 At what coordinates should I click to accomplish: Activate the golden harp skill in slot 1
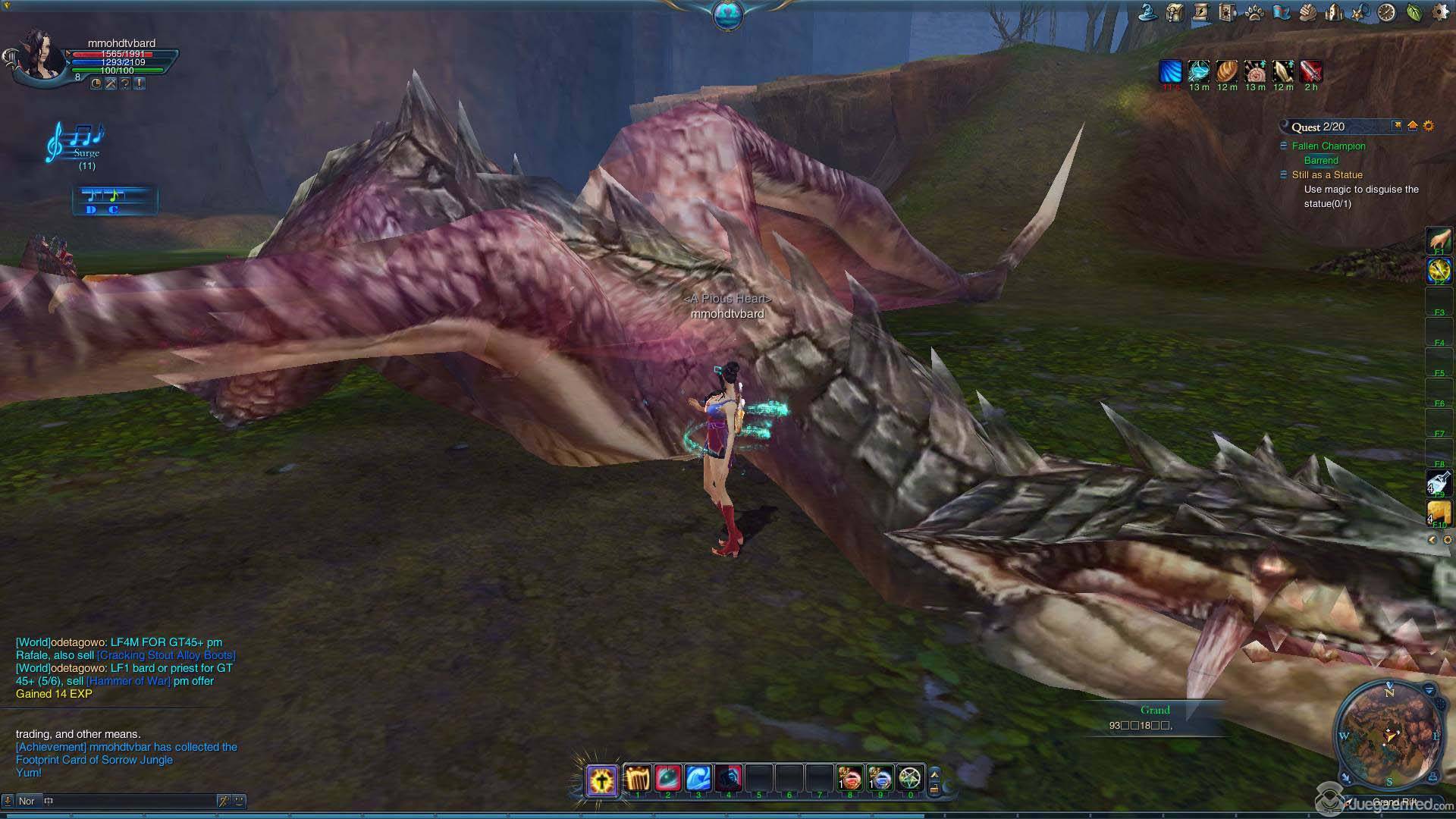[638, 779]
